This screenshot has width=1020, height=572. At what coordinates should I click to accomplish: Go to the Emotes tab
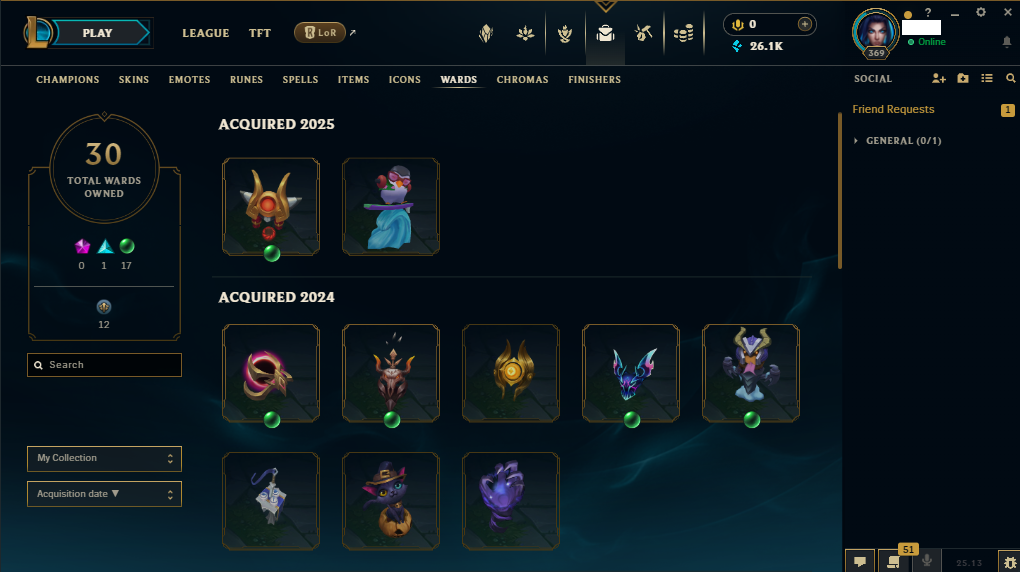[x=189, y=80]
